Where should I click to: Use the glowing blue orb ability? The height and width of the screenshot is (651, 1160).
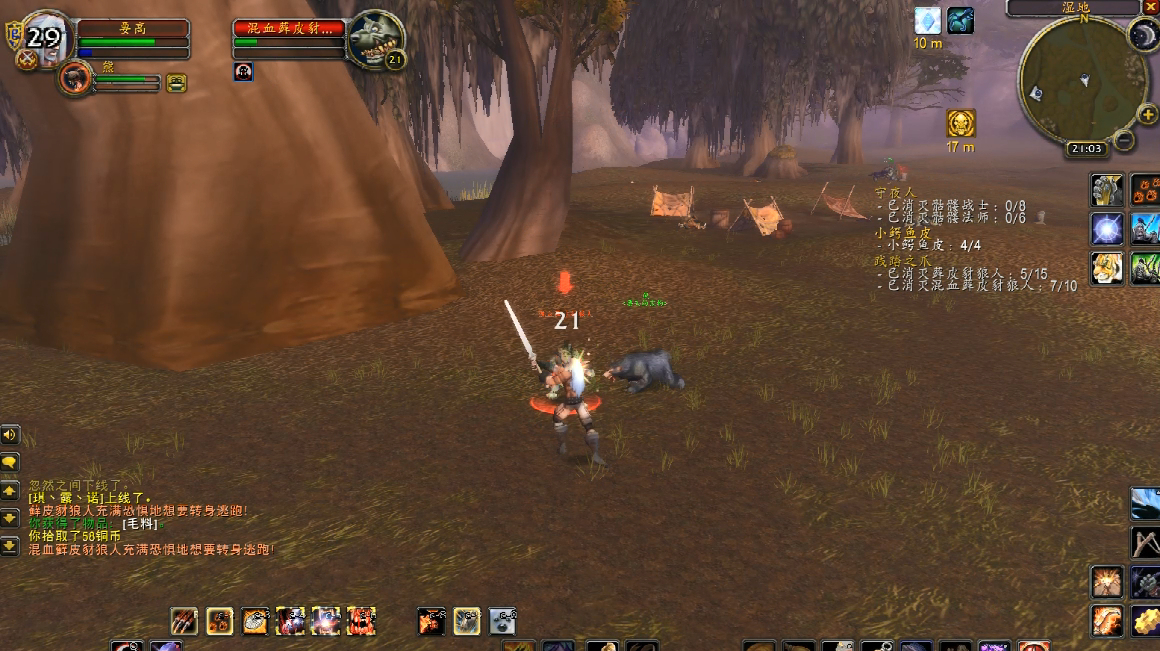pos(1107,228)
